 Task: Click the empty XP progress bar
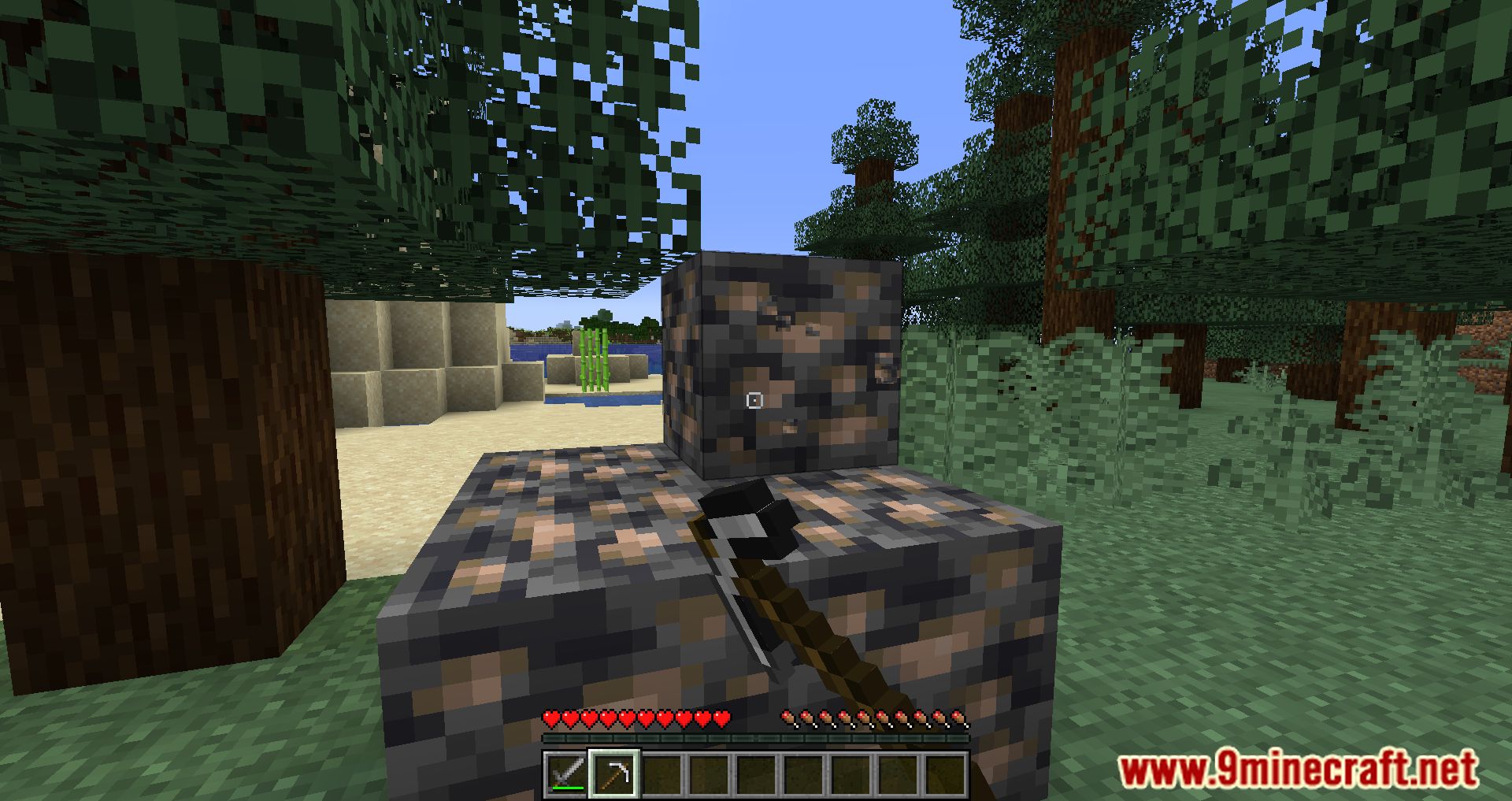[756, 738]
